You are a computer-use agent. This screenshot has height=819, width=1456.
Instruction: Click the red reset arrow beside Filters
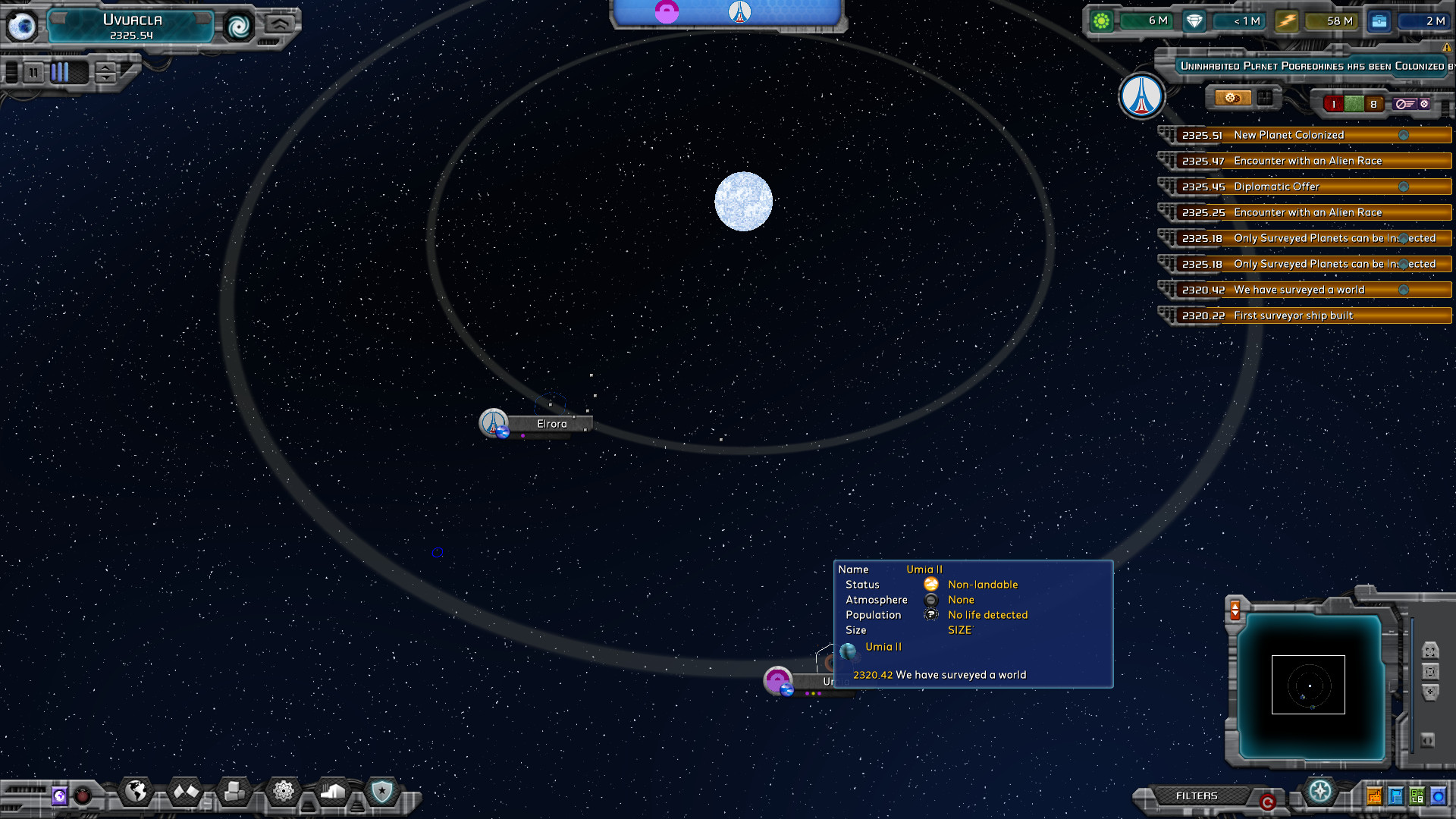point(1267,802)
